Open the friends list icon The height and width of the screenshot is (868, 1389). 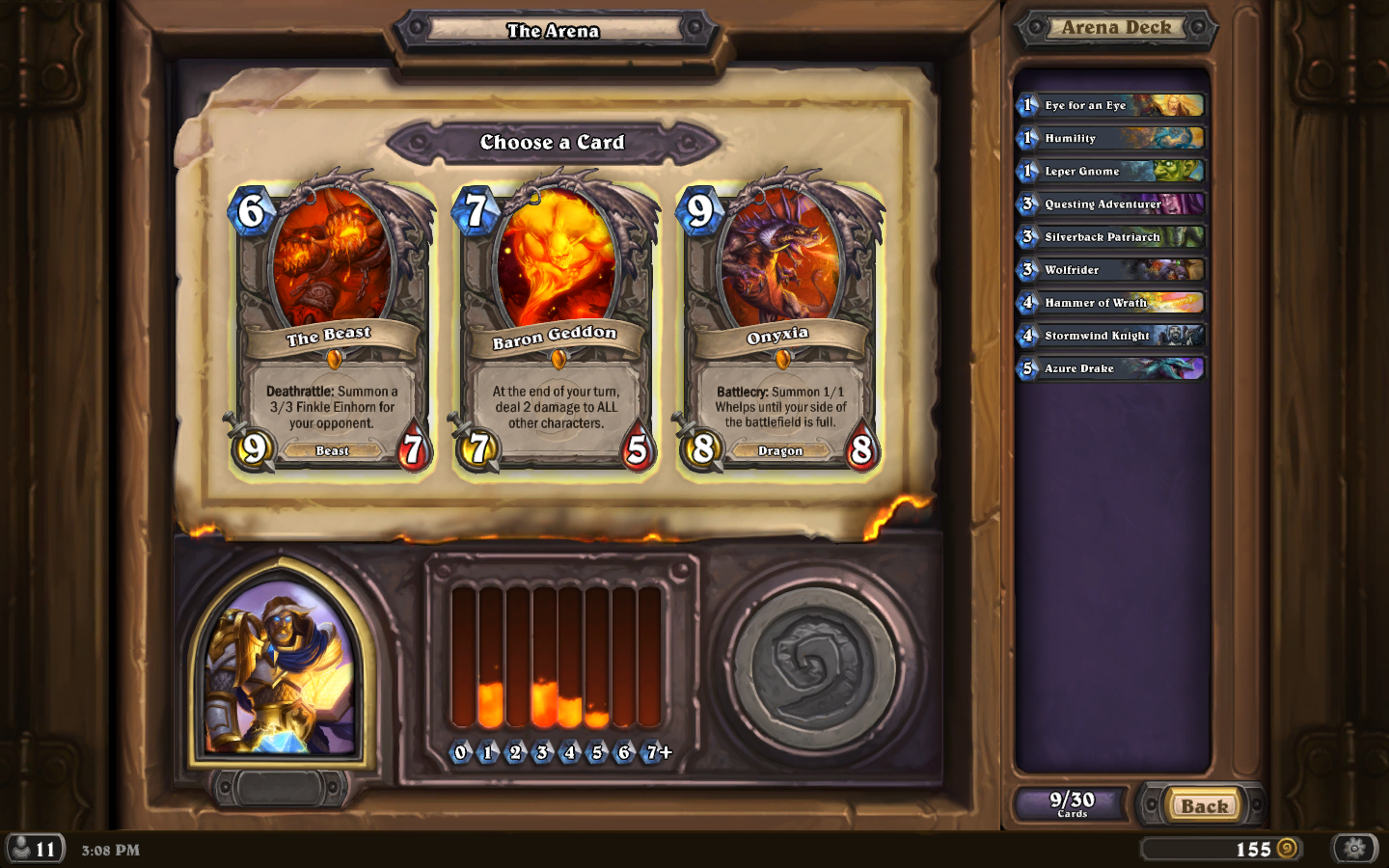pos(35,849)
